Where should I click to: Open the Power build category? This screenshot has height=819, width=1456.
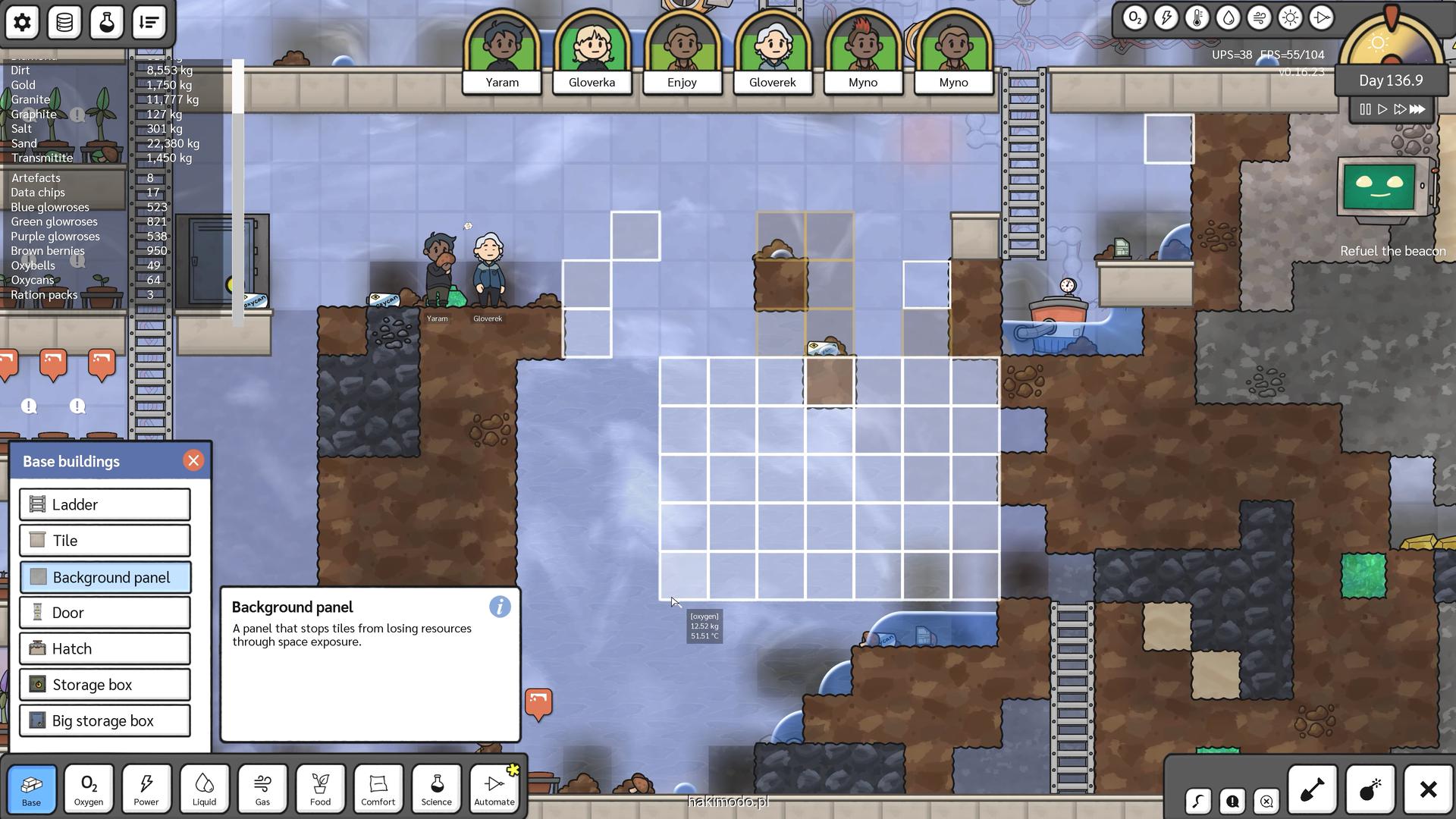coord(146,789)
